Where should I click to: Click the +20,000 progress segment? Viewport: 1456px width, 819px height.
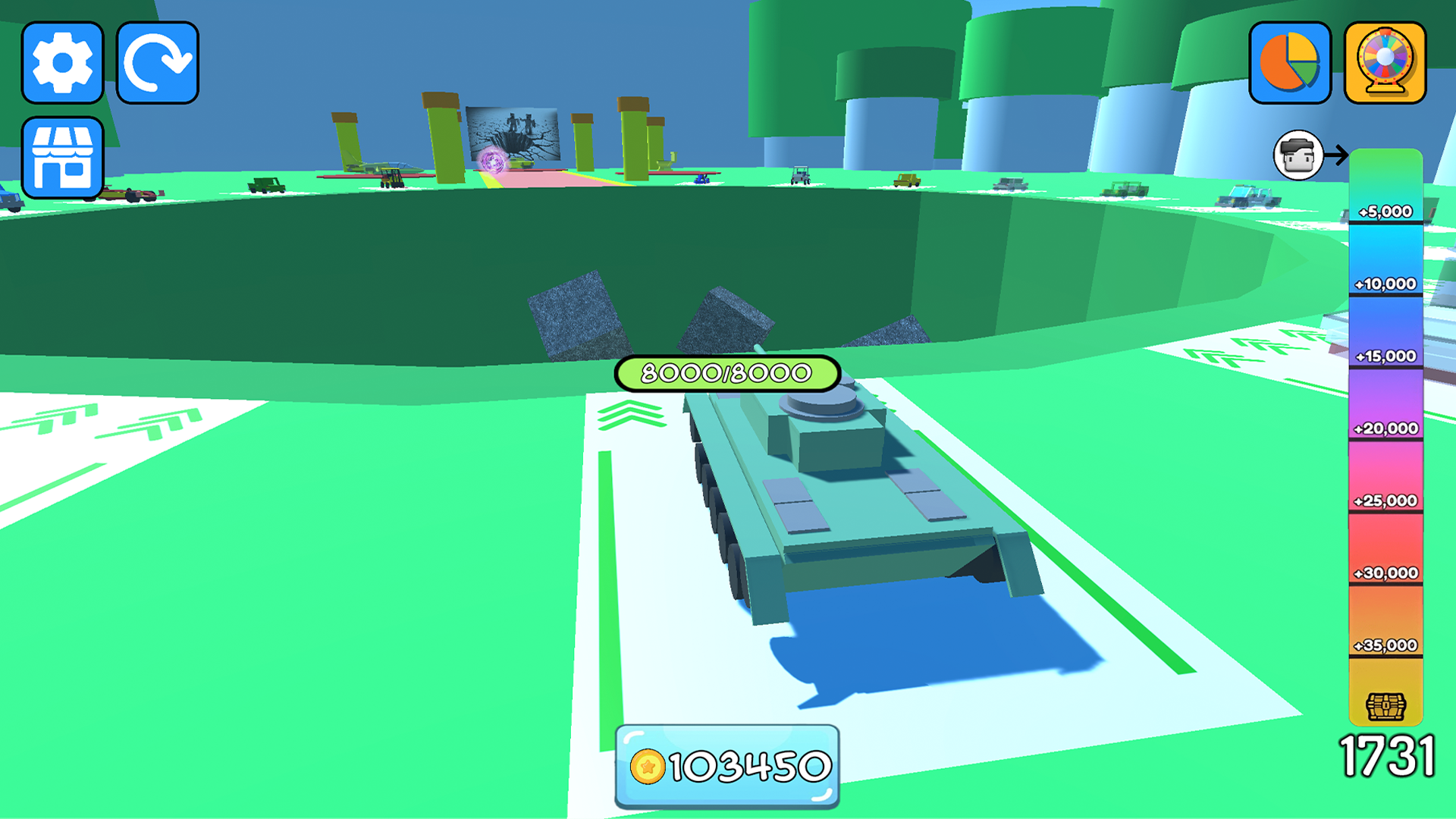pyautogui.click(x=1385, y=428)
